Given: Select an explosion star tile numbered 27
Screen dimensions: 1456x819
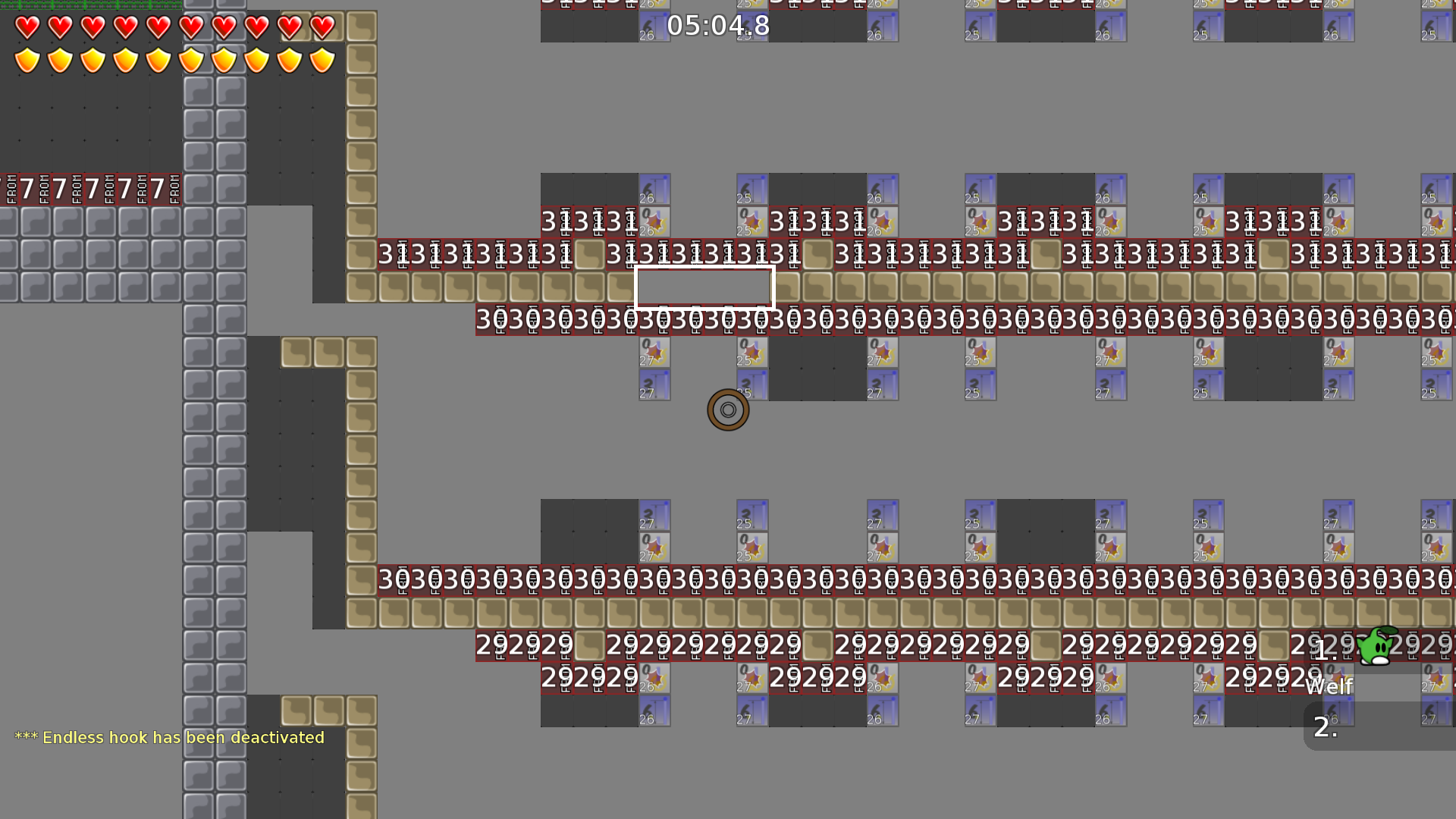Looking at the screenshot, I should point(654,353).
